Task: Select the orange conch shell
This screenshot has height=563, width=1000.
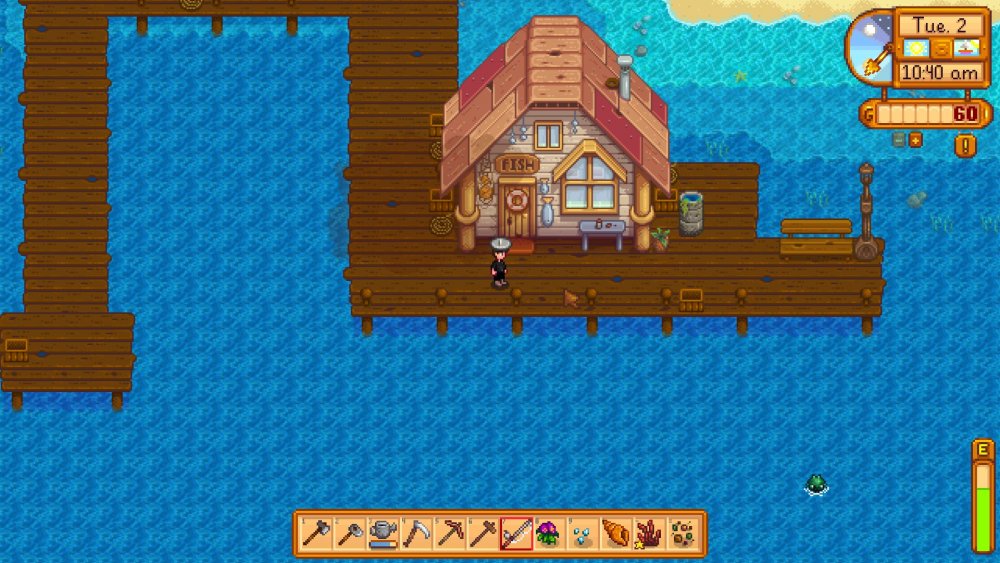Action: [x=616, y=534]
